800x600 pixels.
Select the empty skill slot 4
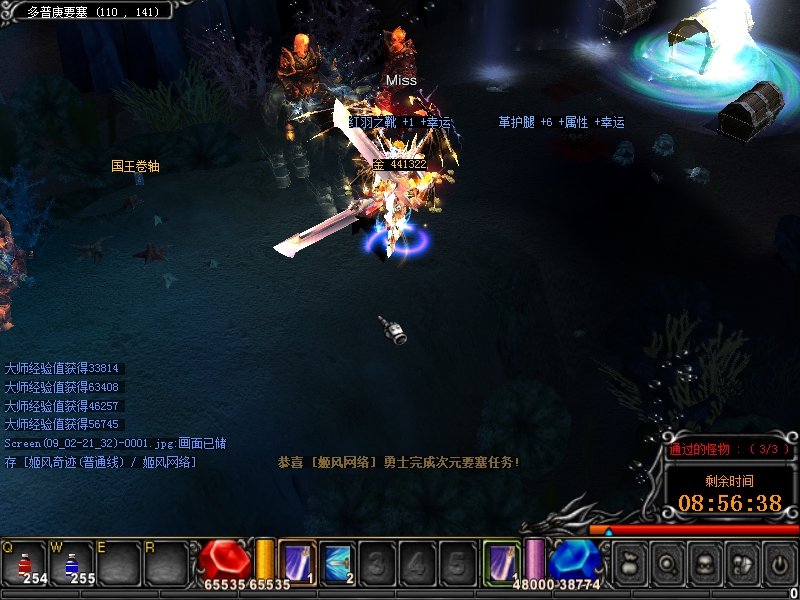coord(417,562)
